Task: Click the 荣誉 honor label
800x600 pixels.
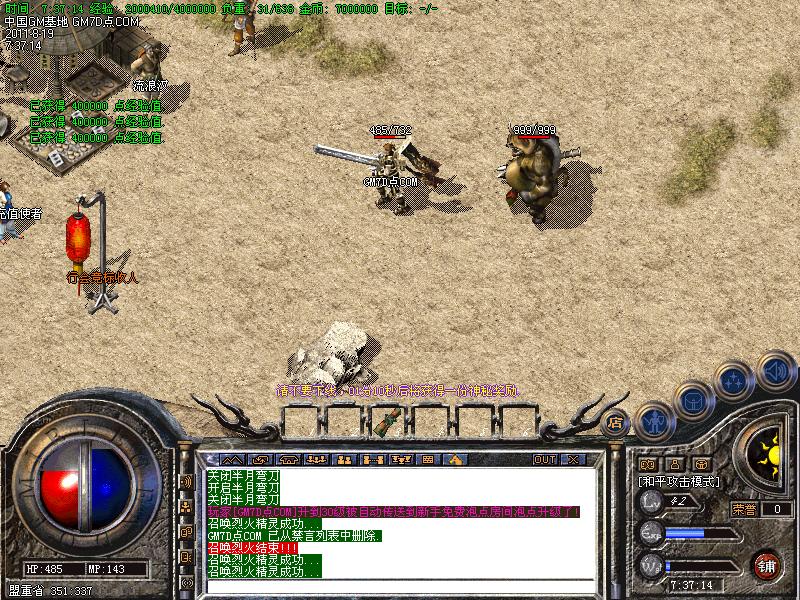Action: click(743, 509)
